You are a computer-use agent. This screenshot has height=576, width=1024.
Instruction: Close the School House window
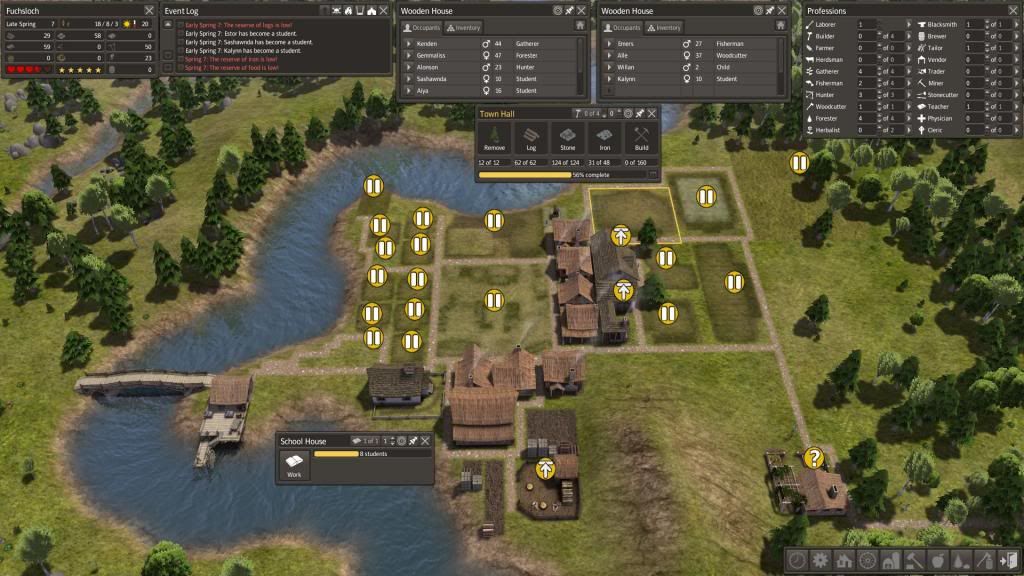coord(426,441)
